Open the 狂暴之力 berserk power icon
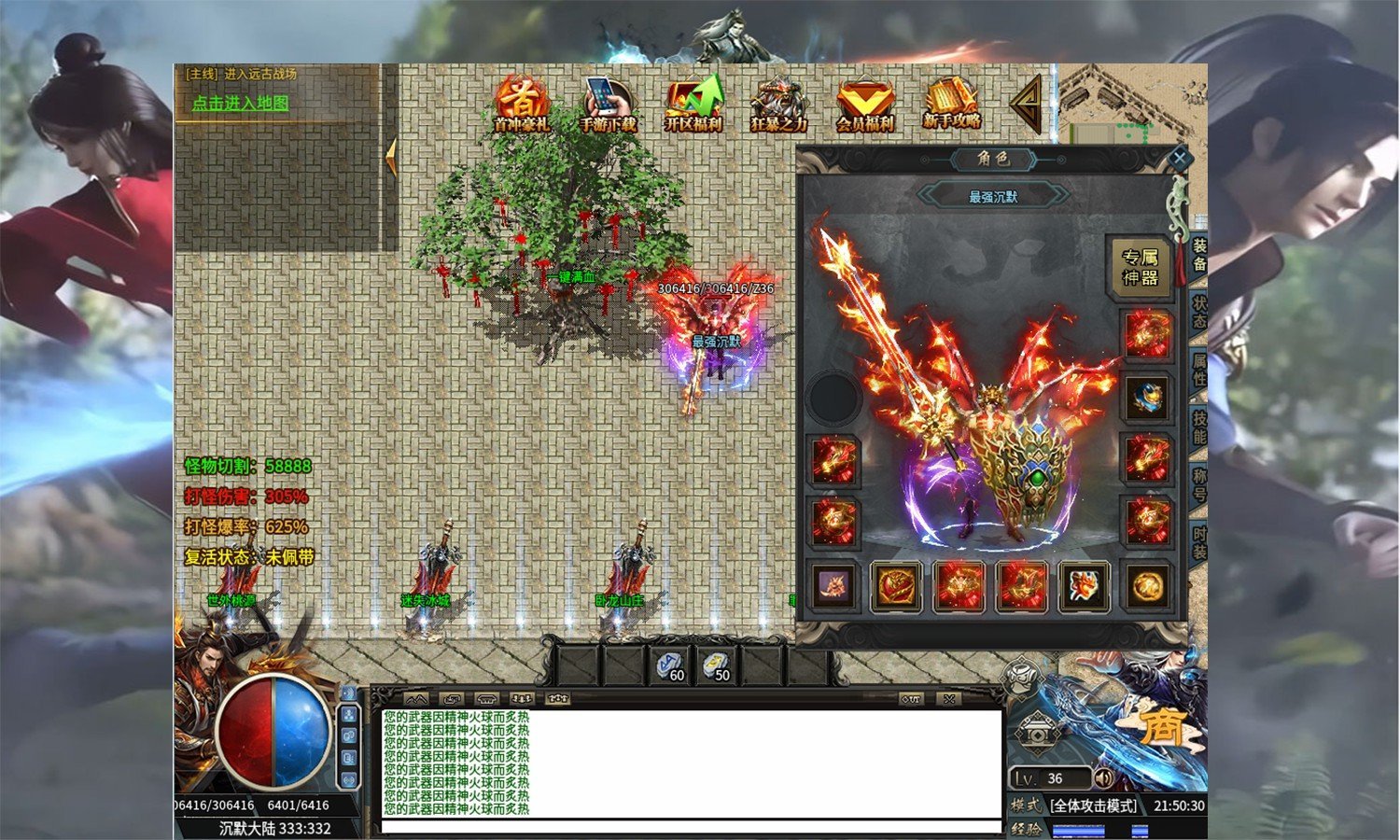 [778, 104]
